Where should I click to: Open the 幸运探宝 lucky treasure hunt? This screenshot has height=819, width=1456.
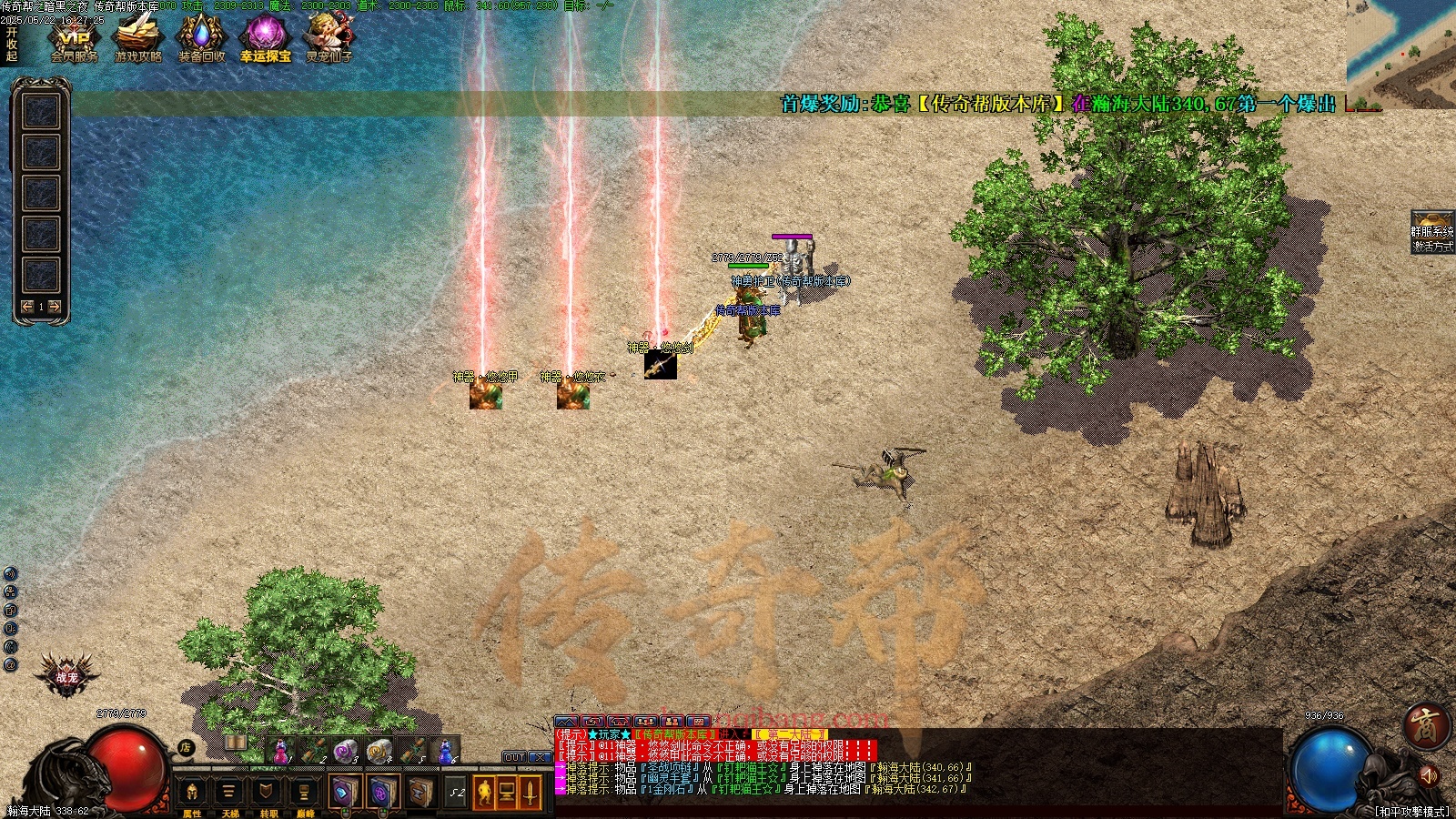pos(265,39)
